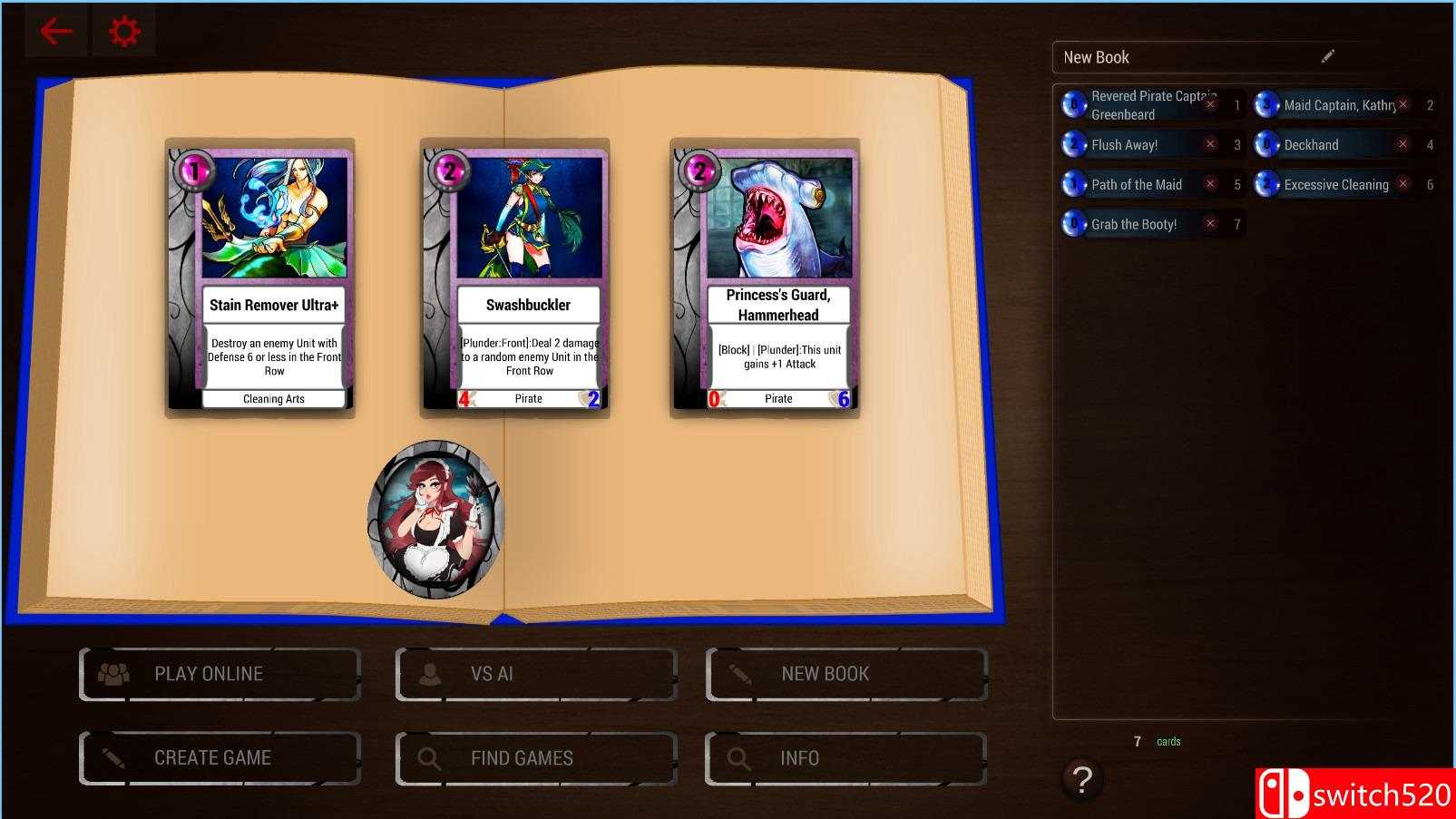
Task: Remove Deckhand from the deck list
Action: 1402,144
